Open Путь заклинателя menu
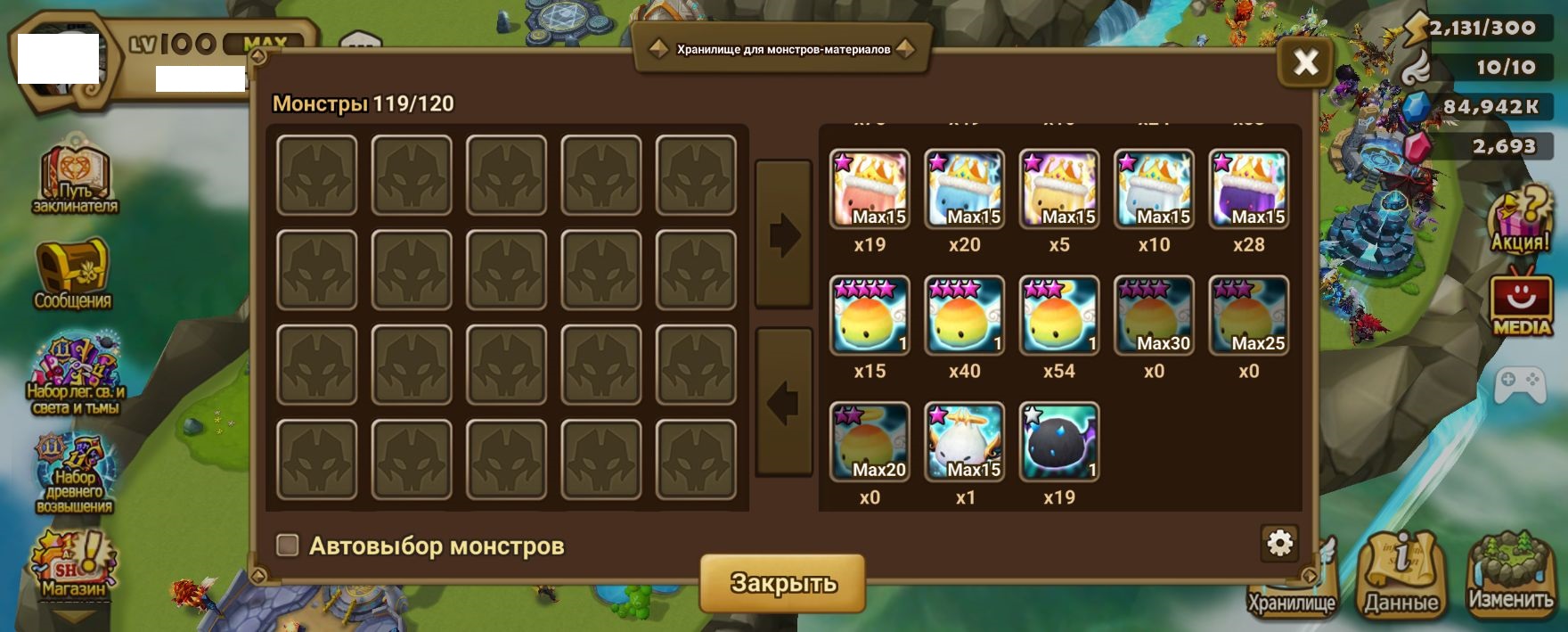 75,176
